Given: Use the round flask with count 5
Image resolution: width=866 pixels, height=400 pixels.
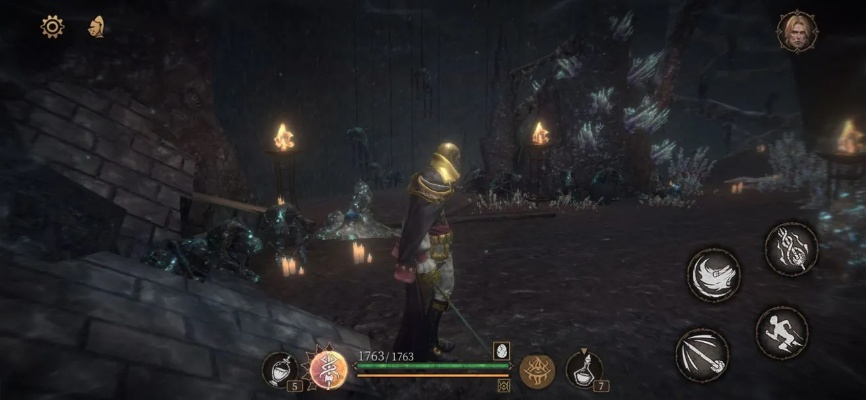Looking at the screenshot, I should click(x=281, y=368).
